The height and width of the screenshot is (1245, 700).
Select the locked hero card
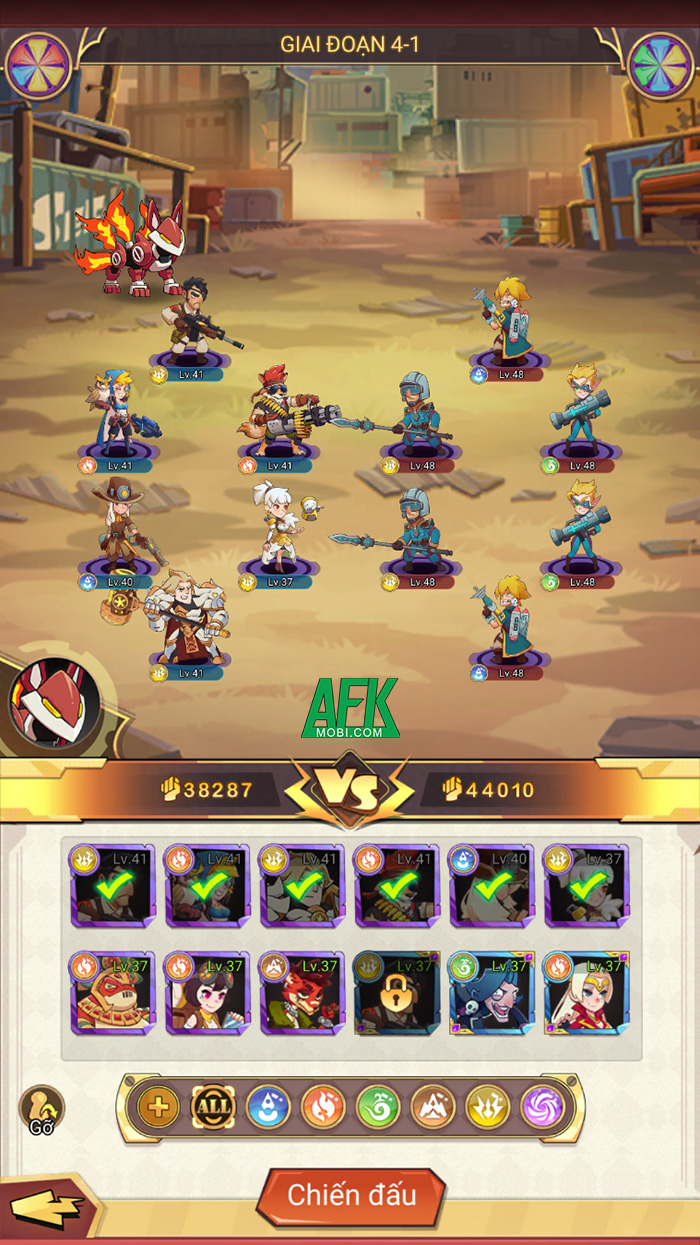pos(397,993)
